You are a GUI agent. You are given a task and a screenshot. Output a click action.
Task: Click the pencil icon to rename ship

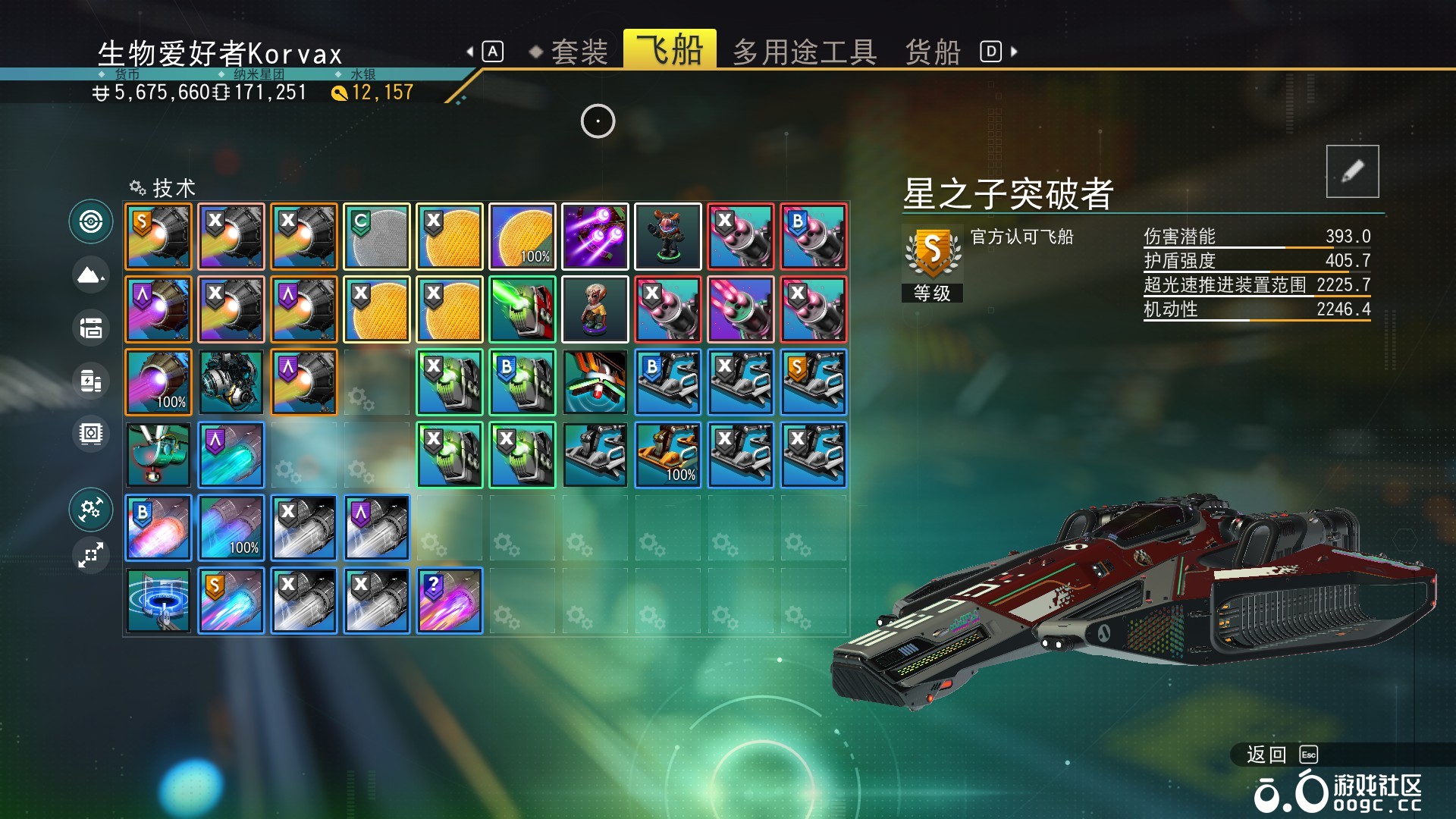(x=1352, y=171)
